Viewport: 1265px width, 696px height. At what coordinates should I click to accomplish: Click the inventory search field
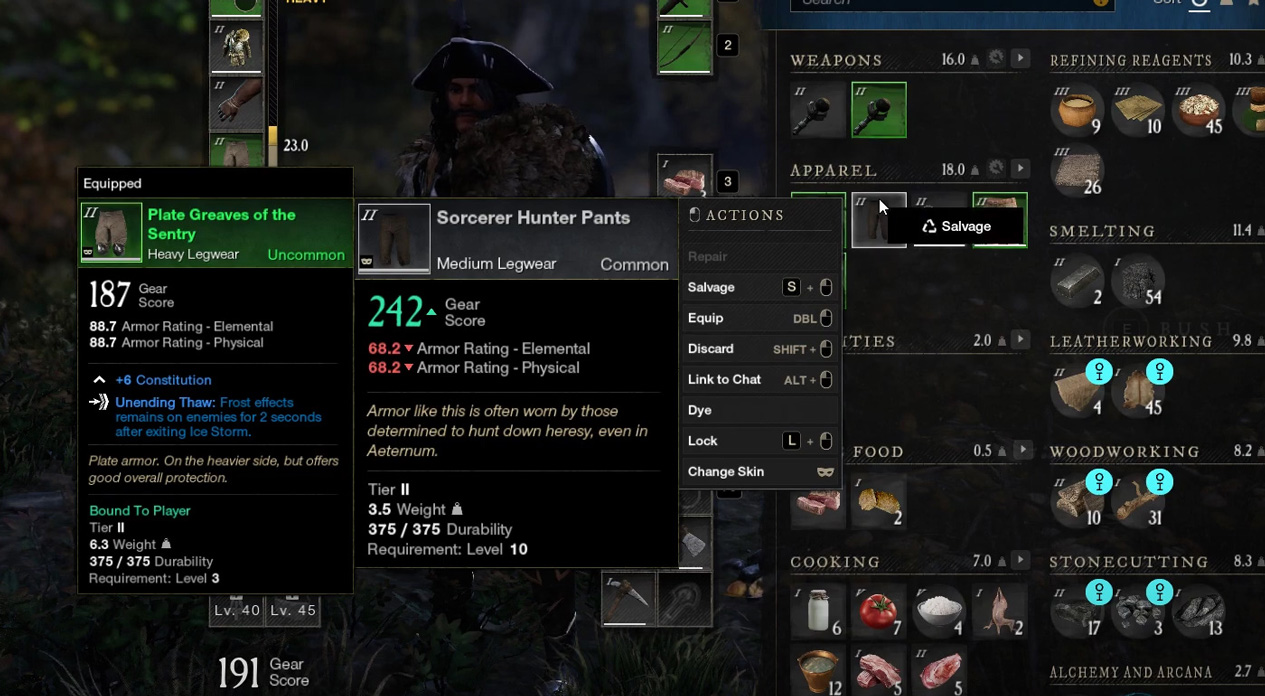click(940, 3)
